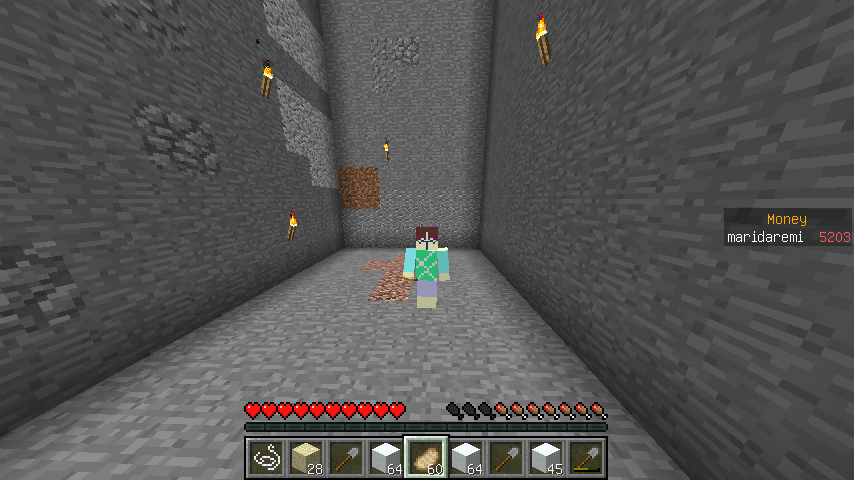The width and height of the screenshot is (854, 480).
Task: Pick the damaged shovel with durability bar
Action: click(585, 458)
